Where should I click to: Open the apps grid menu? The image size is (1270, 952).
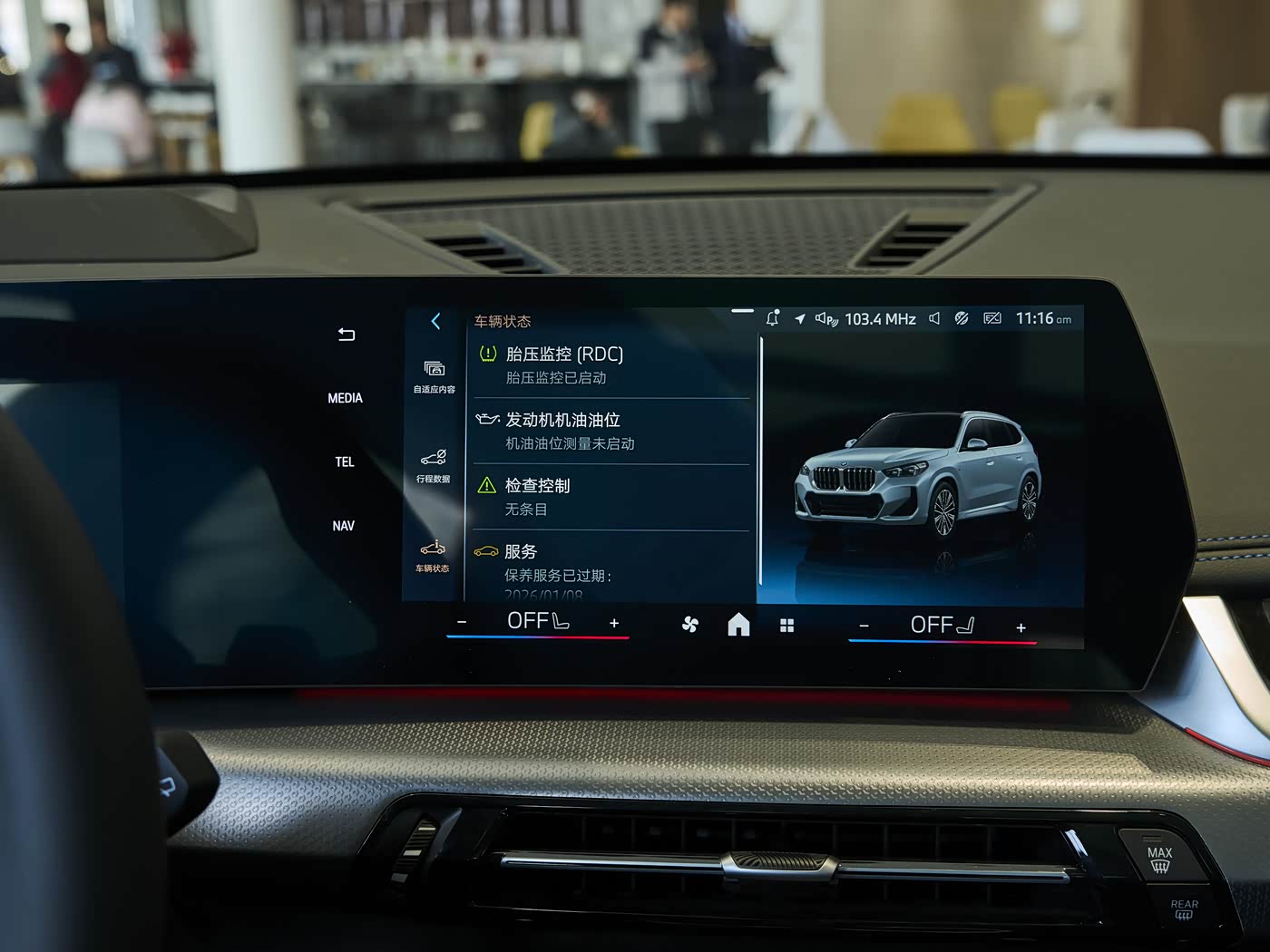(x=786, y=626)
